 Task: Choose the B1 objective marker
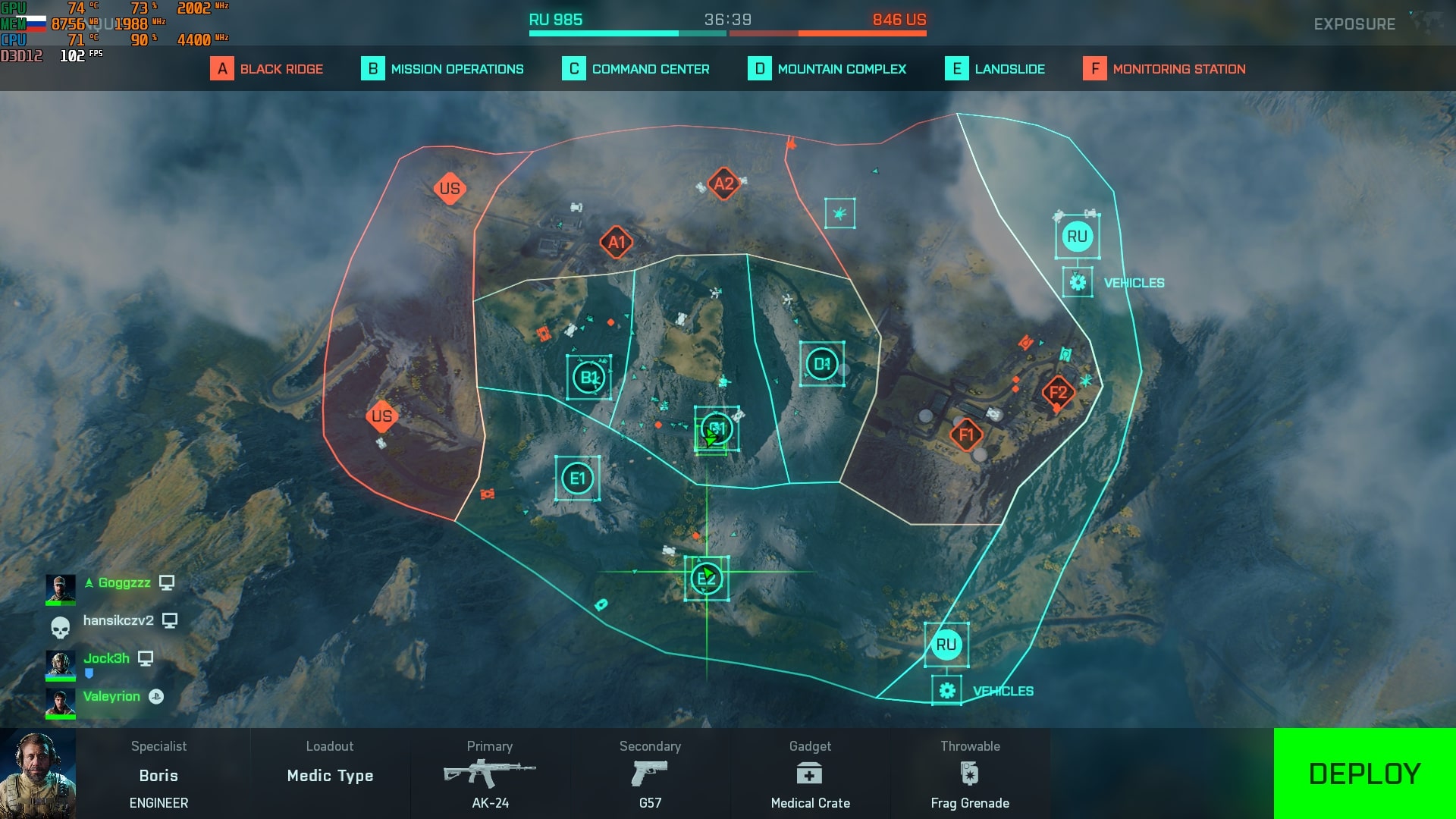588,377
